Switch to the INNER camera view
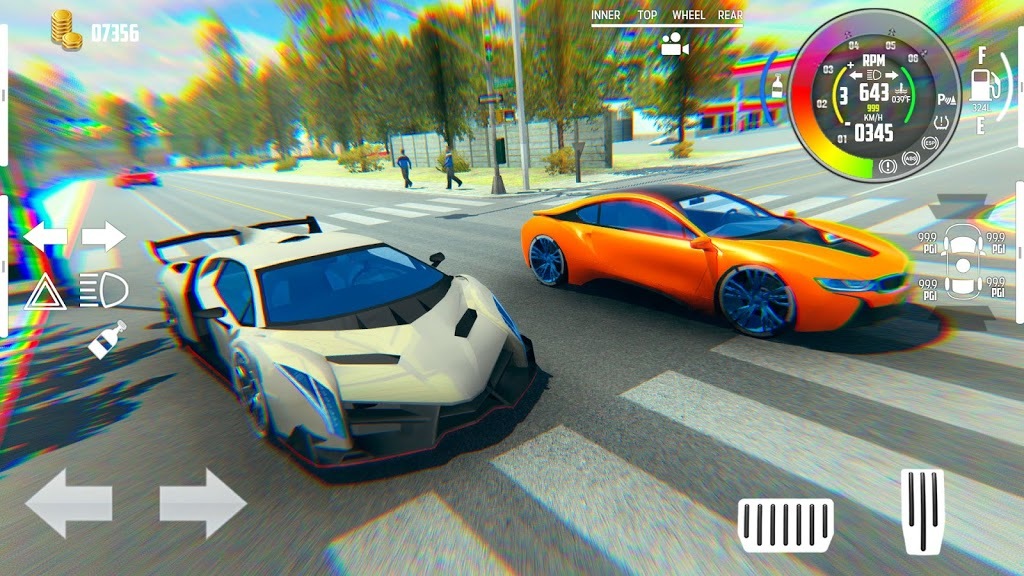The width and height of the screenshot is (1024, 576). pos(606,15)
